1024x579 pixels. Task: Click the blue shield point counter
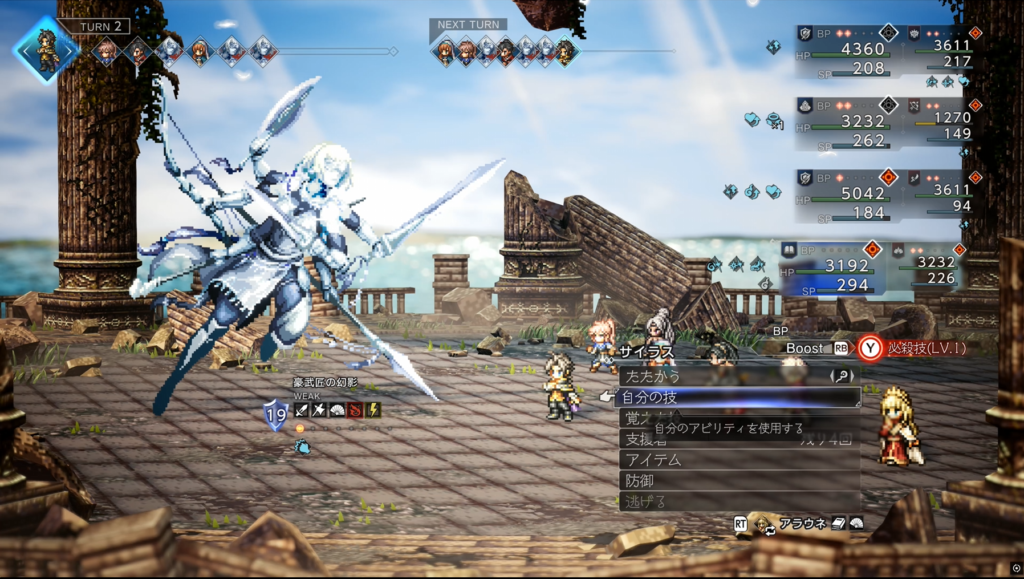275,413
